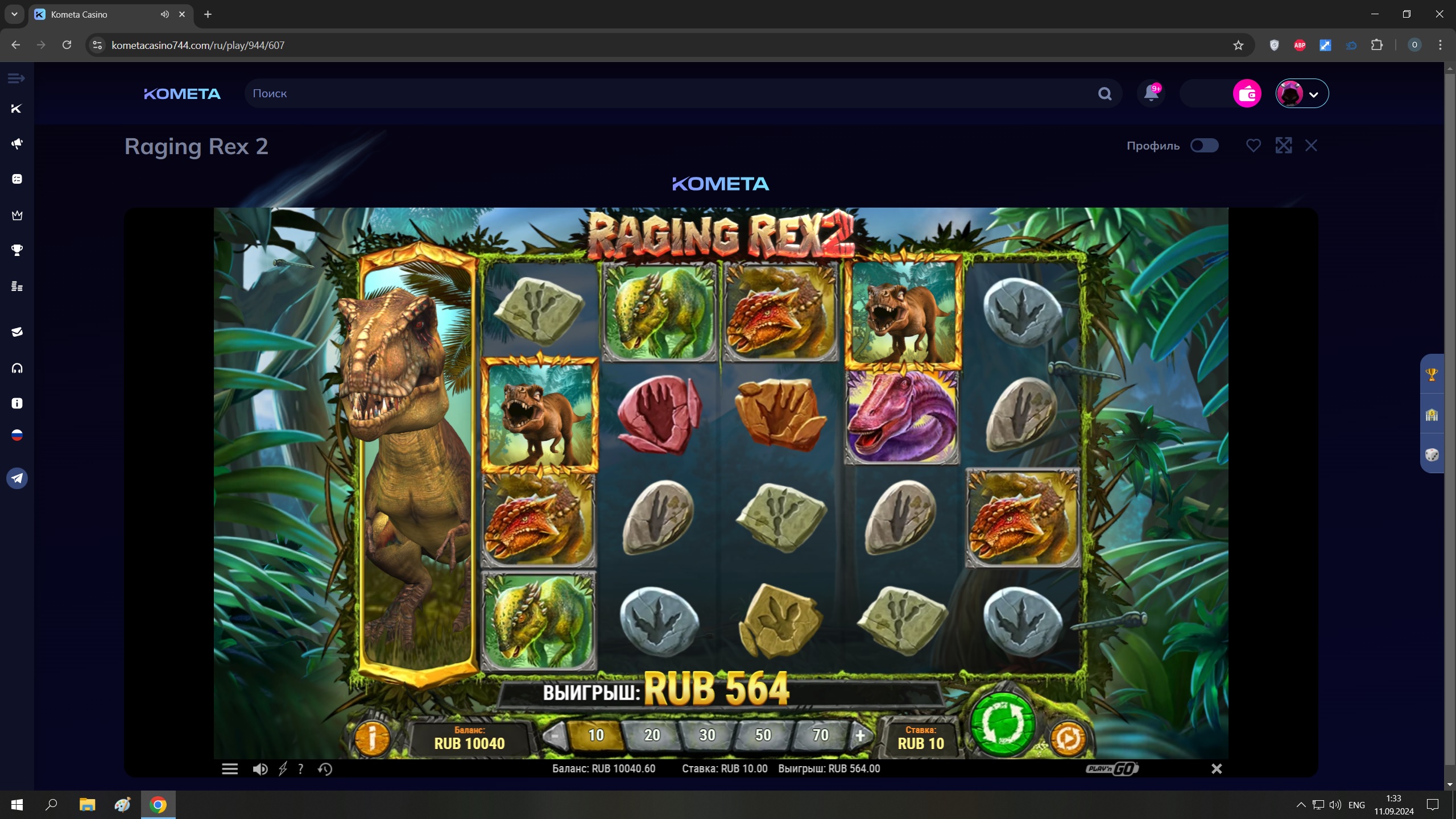The height and width of the screenshot is (819, 1456).
Task: Expand the game to fullscreen
Action: pyautogui.click(x=1284, y=146)
